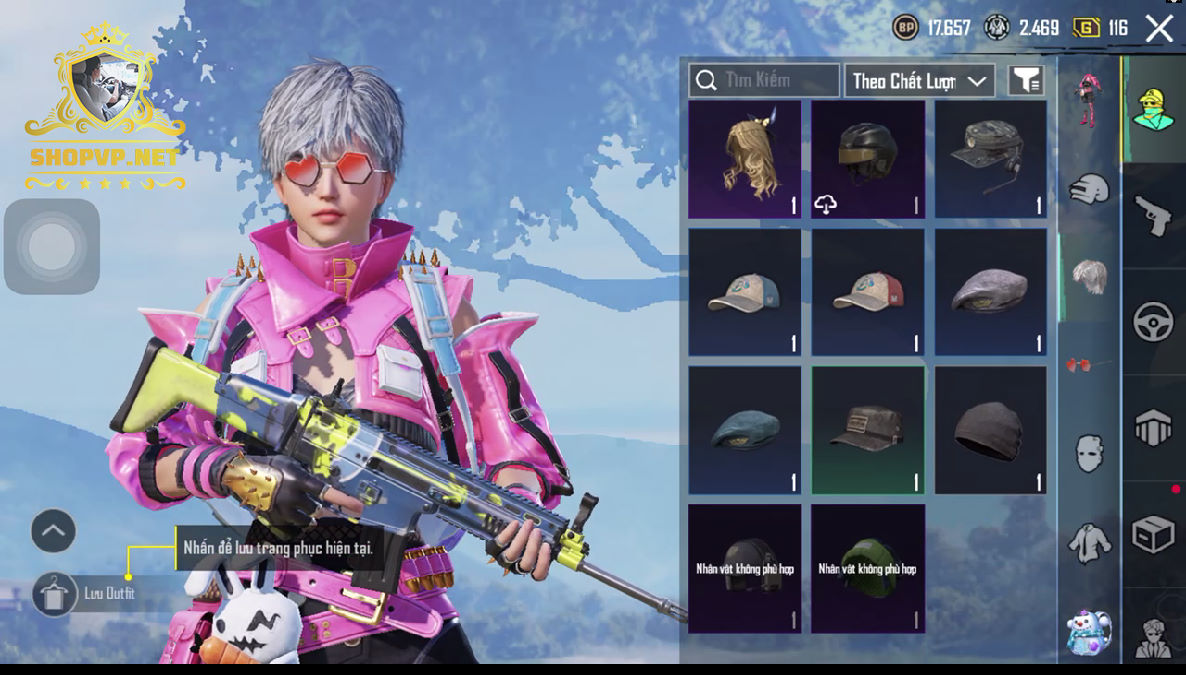Switch to the pistol weapons tab

(1152, 214)
